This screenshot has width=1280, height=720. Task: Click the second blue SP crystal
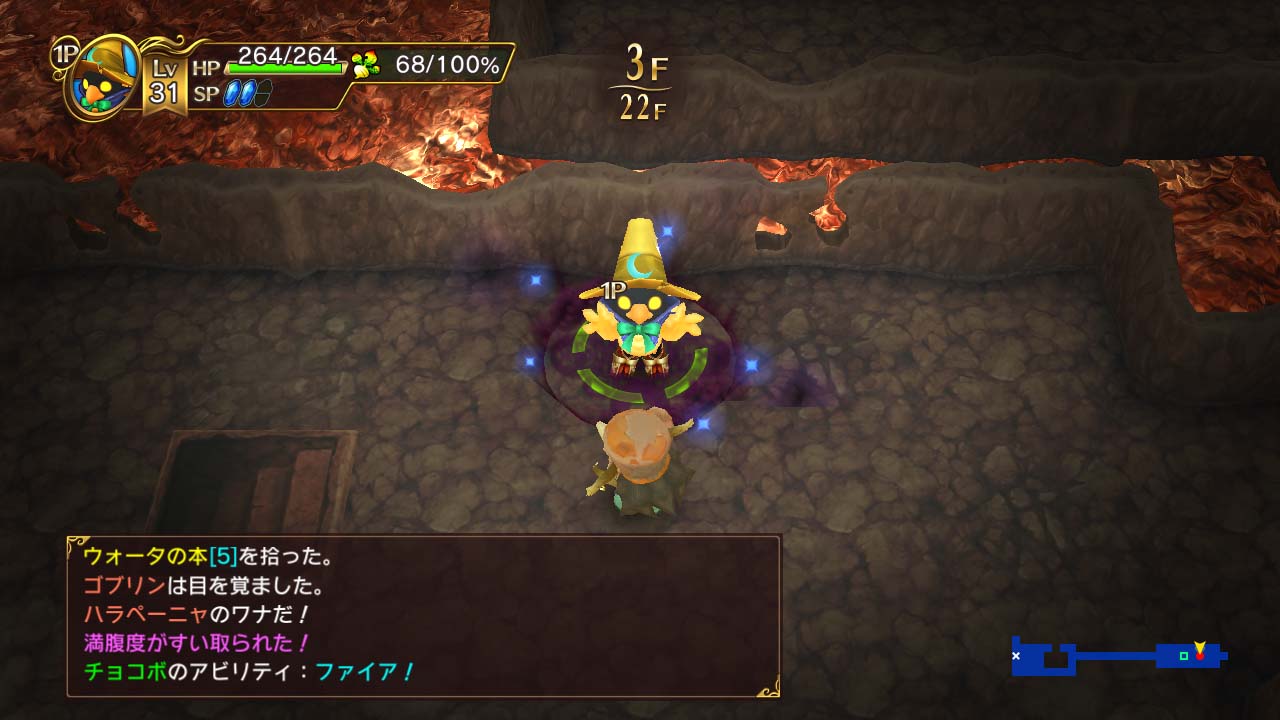tap(248, 93)
